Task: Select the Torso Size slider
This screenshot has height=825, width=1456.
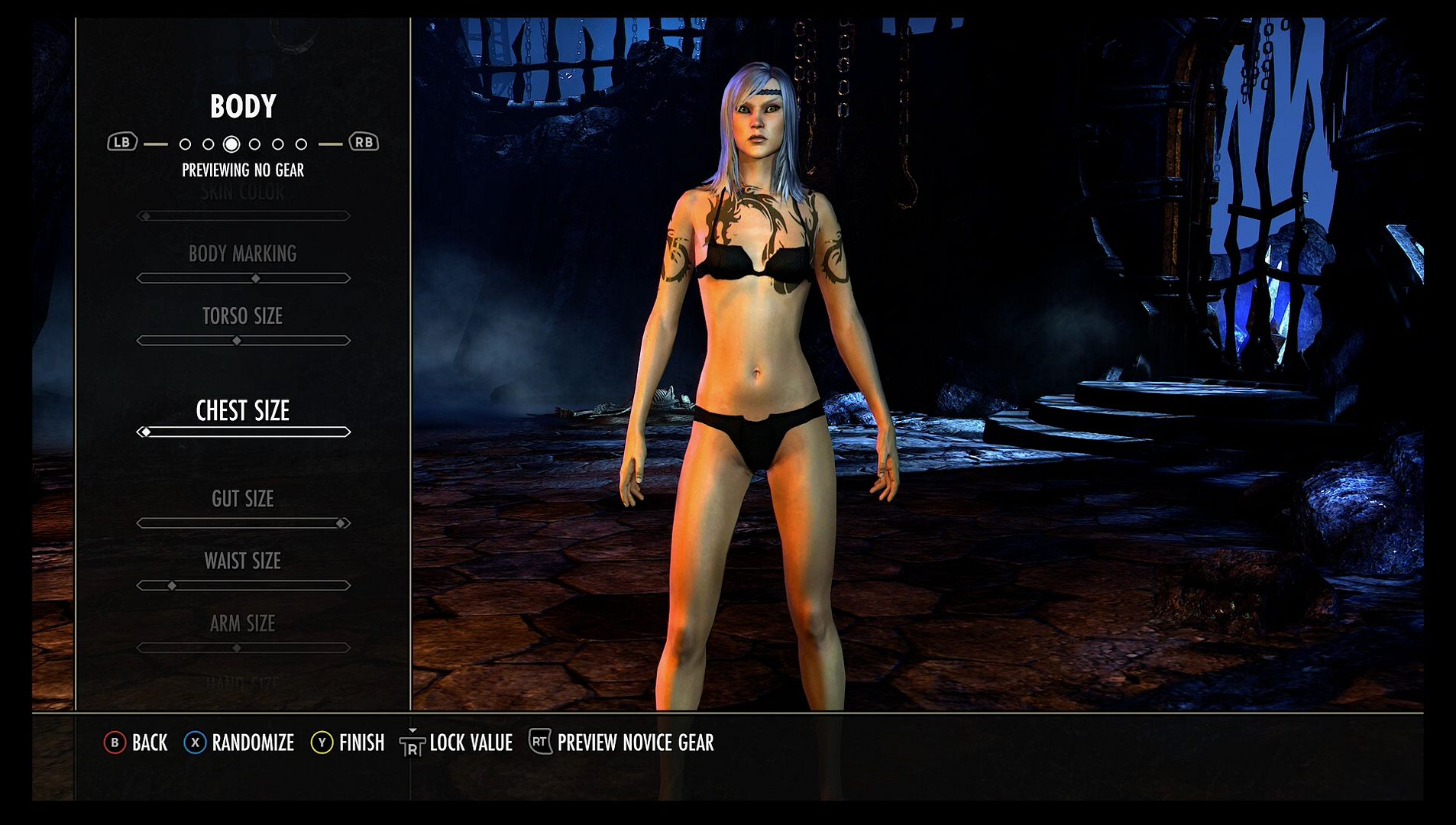Action: [243, 341]
